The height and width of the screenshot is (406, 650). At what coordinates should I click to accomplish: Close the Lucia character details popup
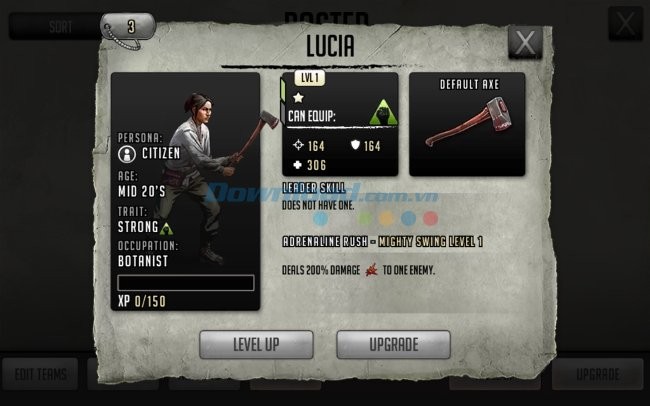(525, 42)
